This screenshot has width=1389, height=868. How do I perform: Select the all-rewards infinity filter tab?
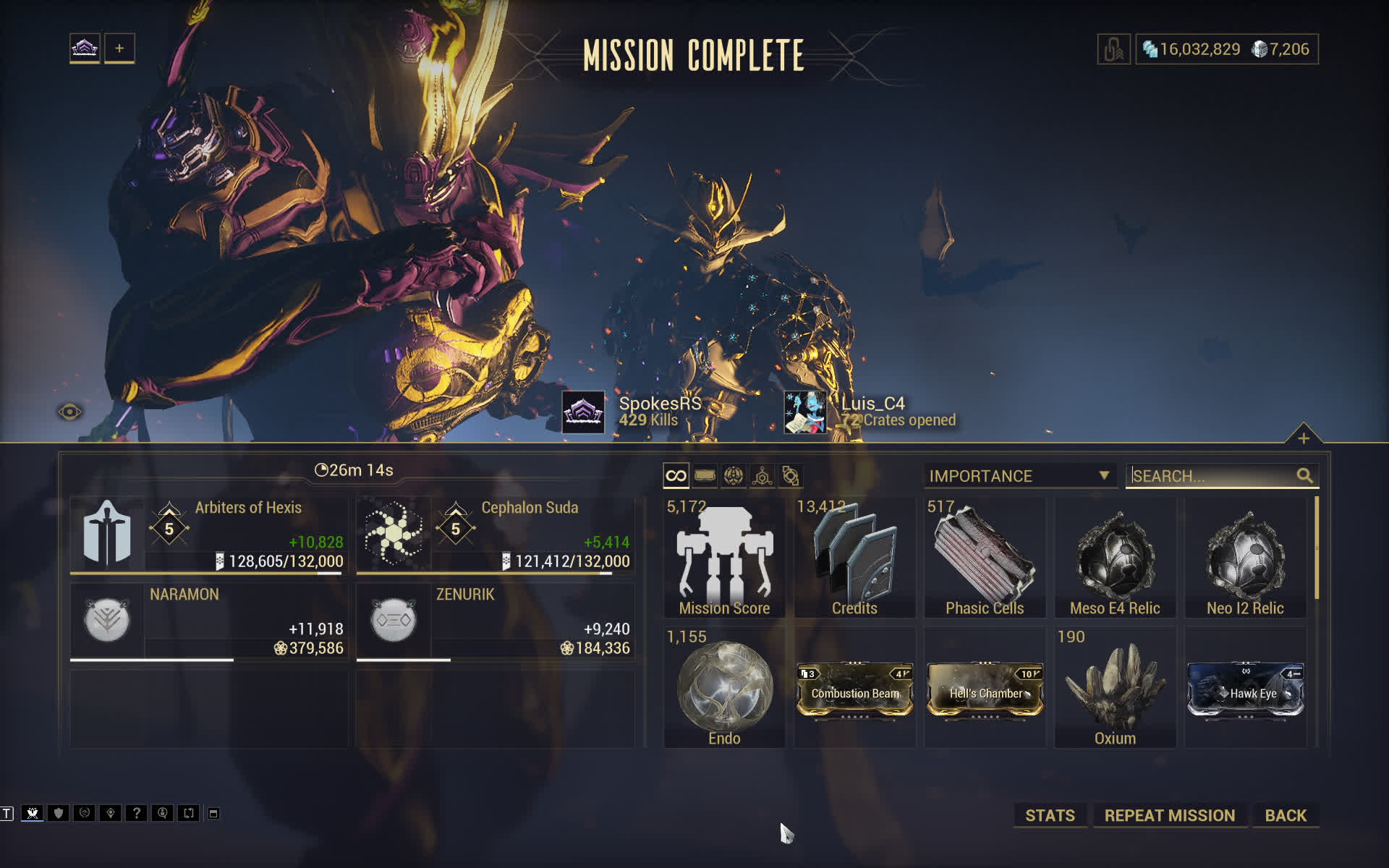tap(676, 476)
